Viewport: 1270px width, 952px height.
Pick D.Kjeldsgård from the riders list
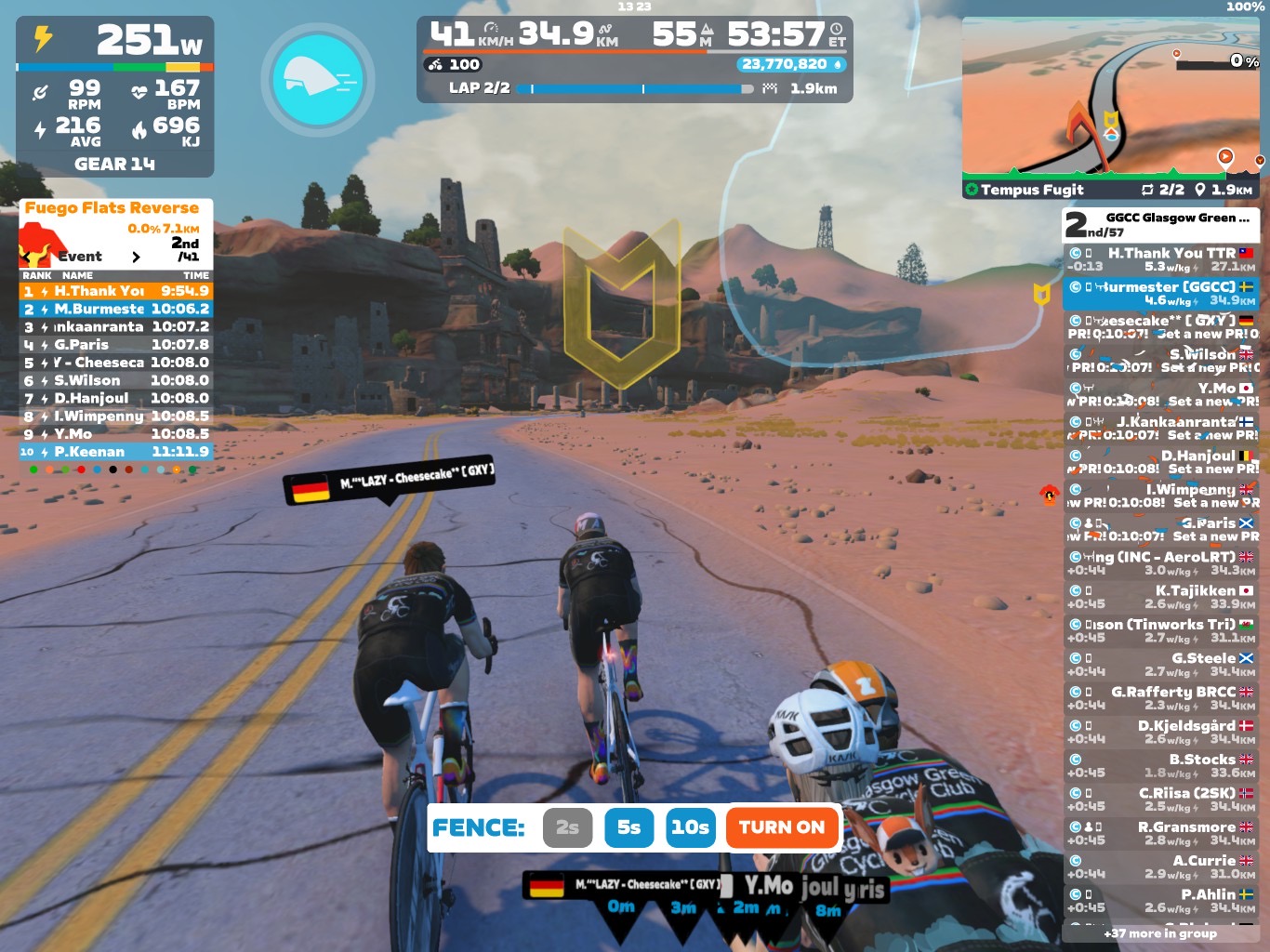pyautogui.click(x=1161, y=732)
